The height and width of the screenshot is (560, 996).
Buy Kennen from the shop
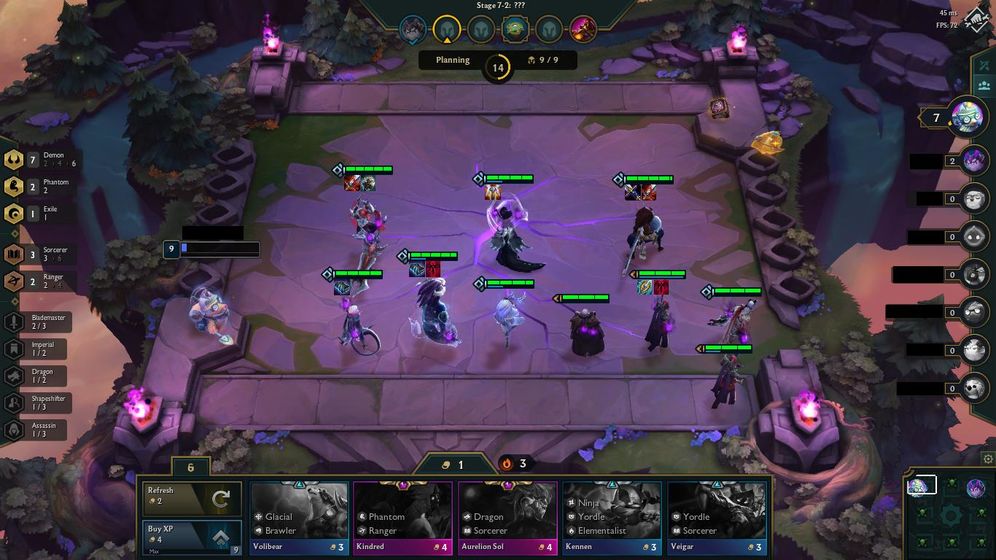pyautogui.click(x=611, y=517)
